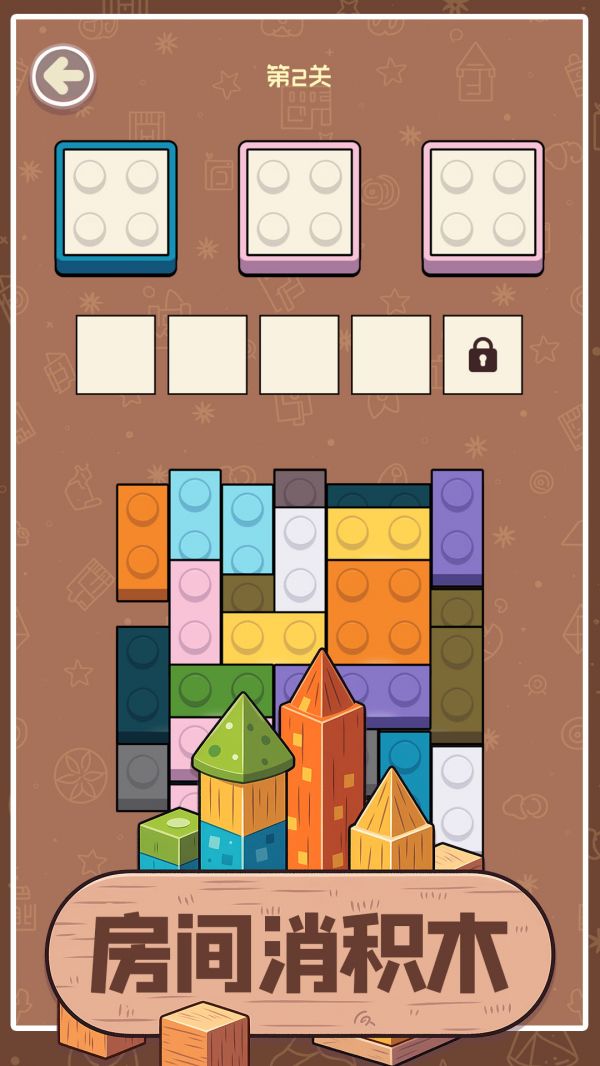Unlock the padlocked holding slot
600x1066 pixels.
tap(483, 355)
